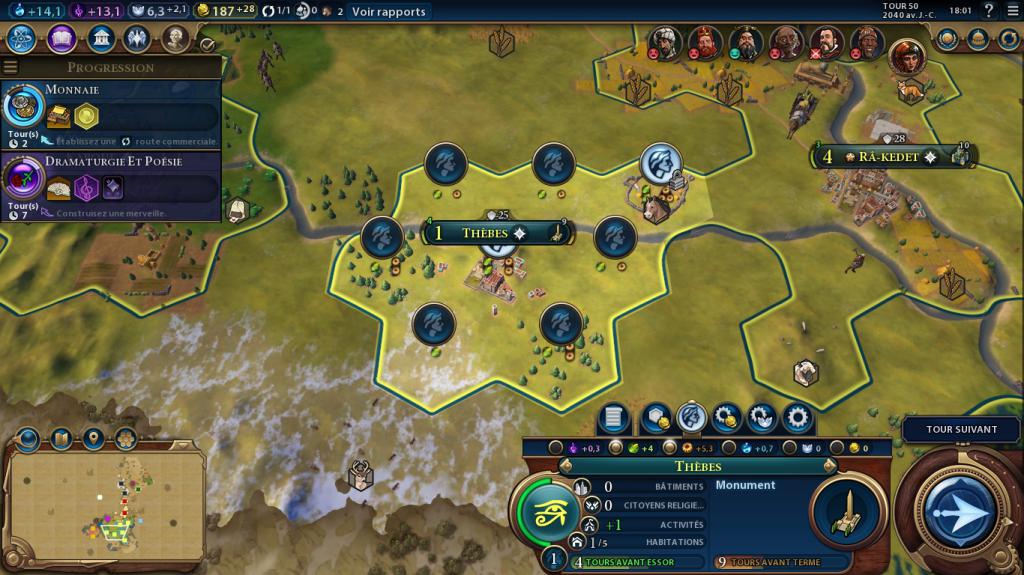Open the government temple icon

pos(100,39)
